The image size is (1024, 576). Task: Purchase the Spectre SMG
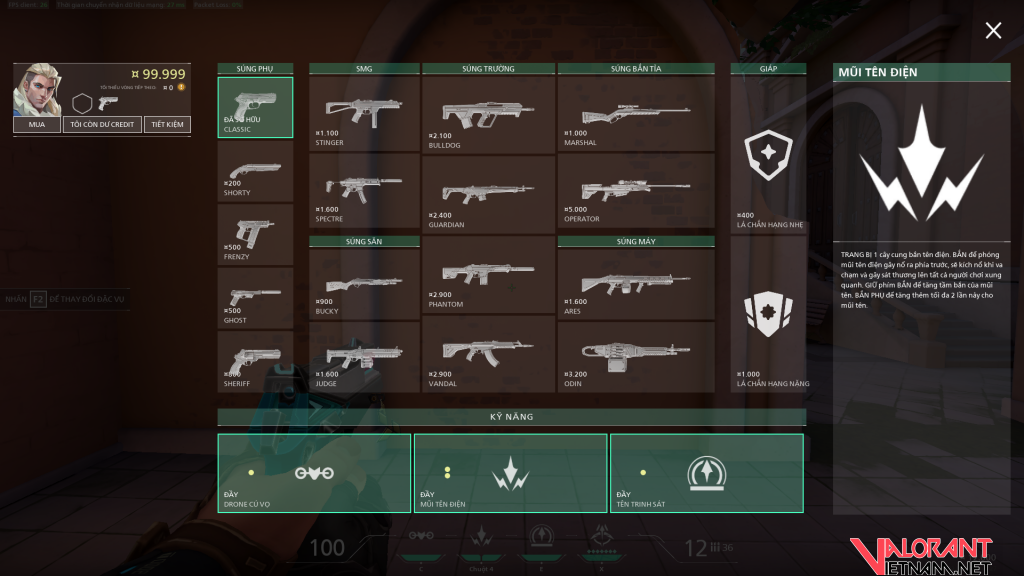tap(364, 191)
